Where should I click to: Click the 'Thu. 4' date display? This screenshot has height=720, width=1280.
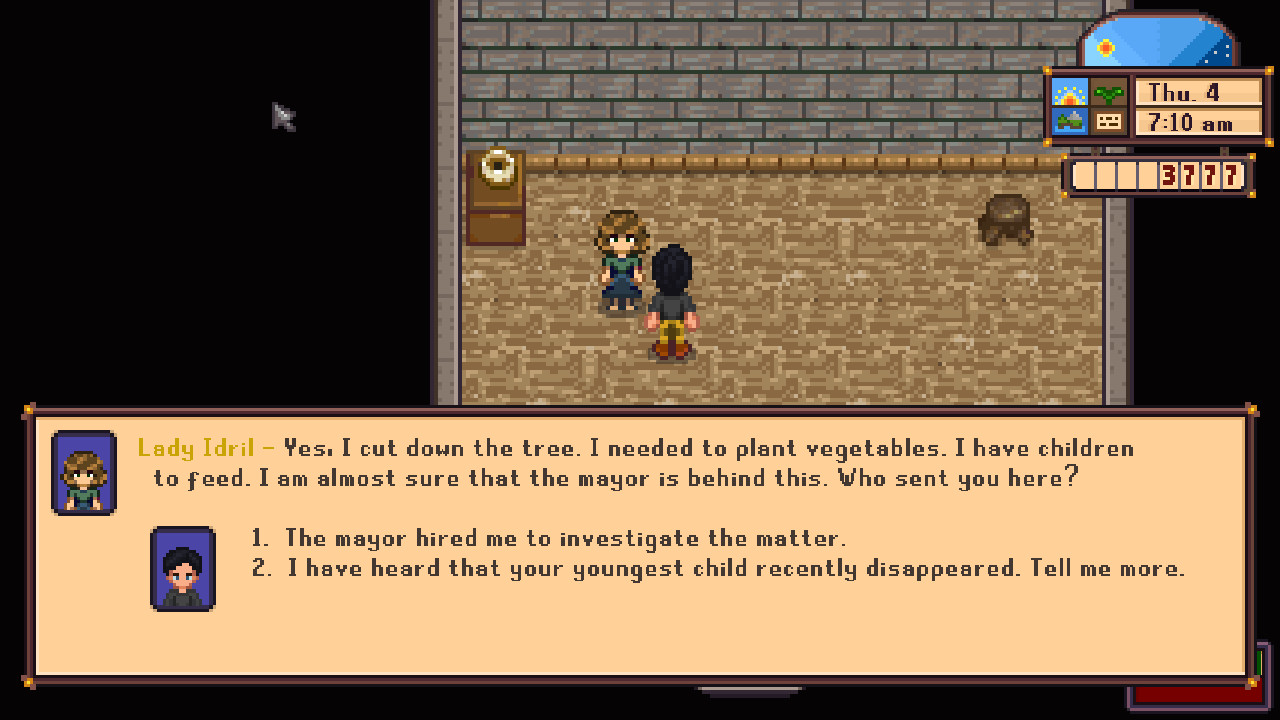[x=1197, y=92]
